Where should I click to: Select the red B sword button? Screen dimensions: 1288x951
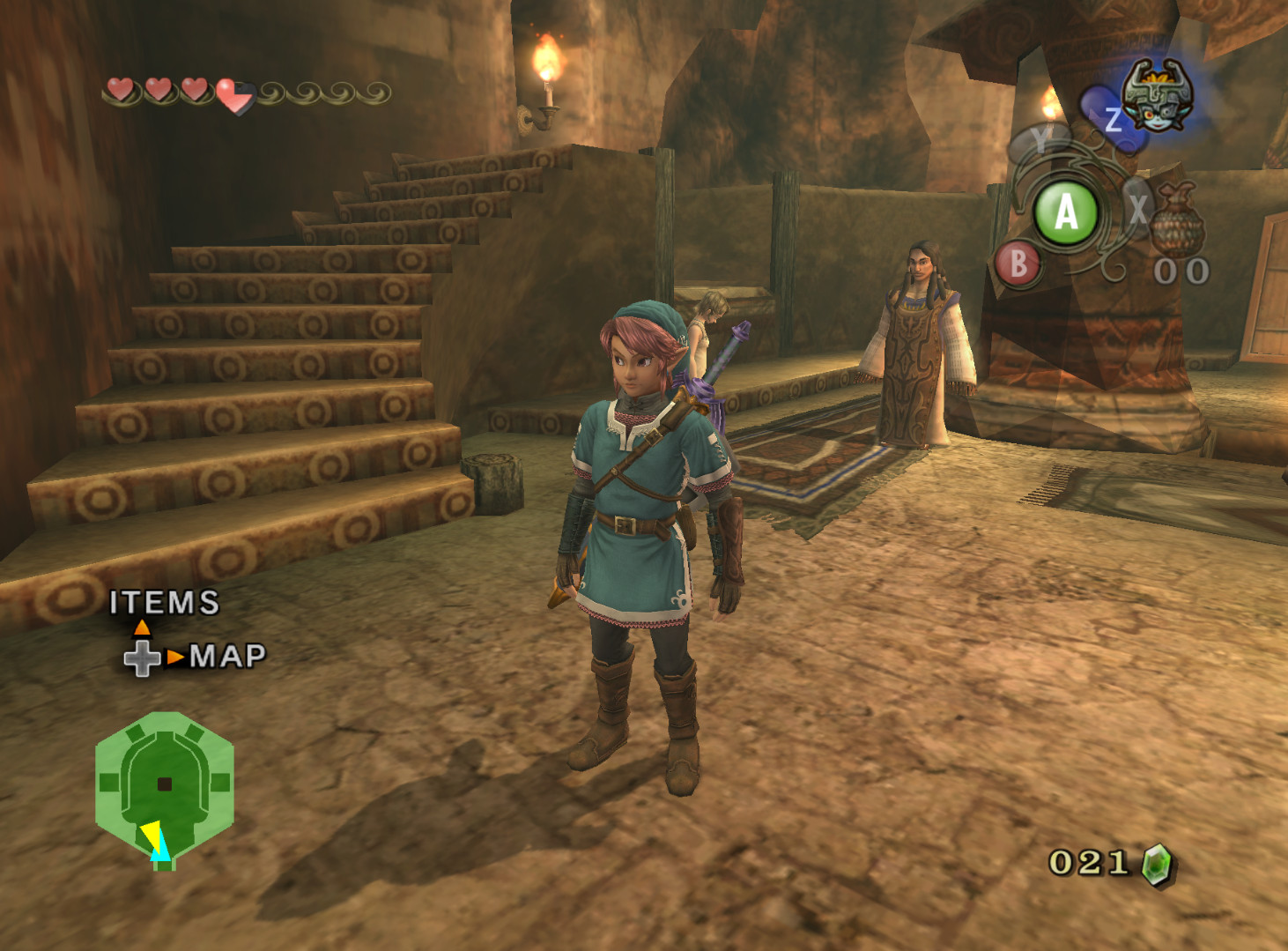[1019, 262]
